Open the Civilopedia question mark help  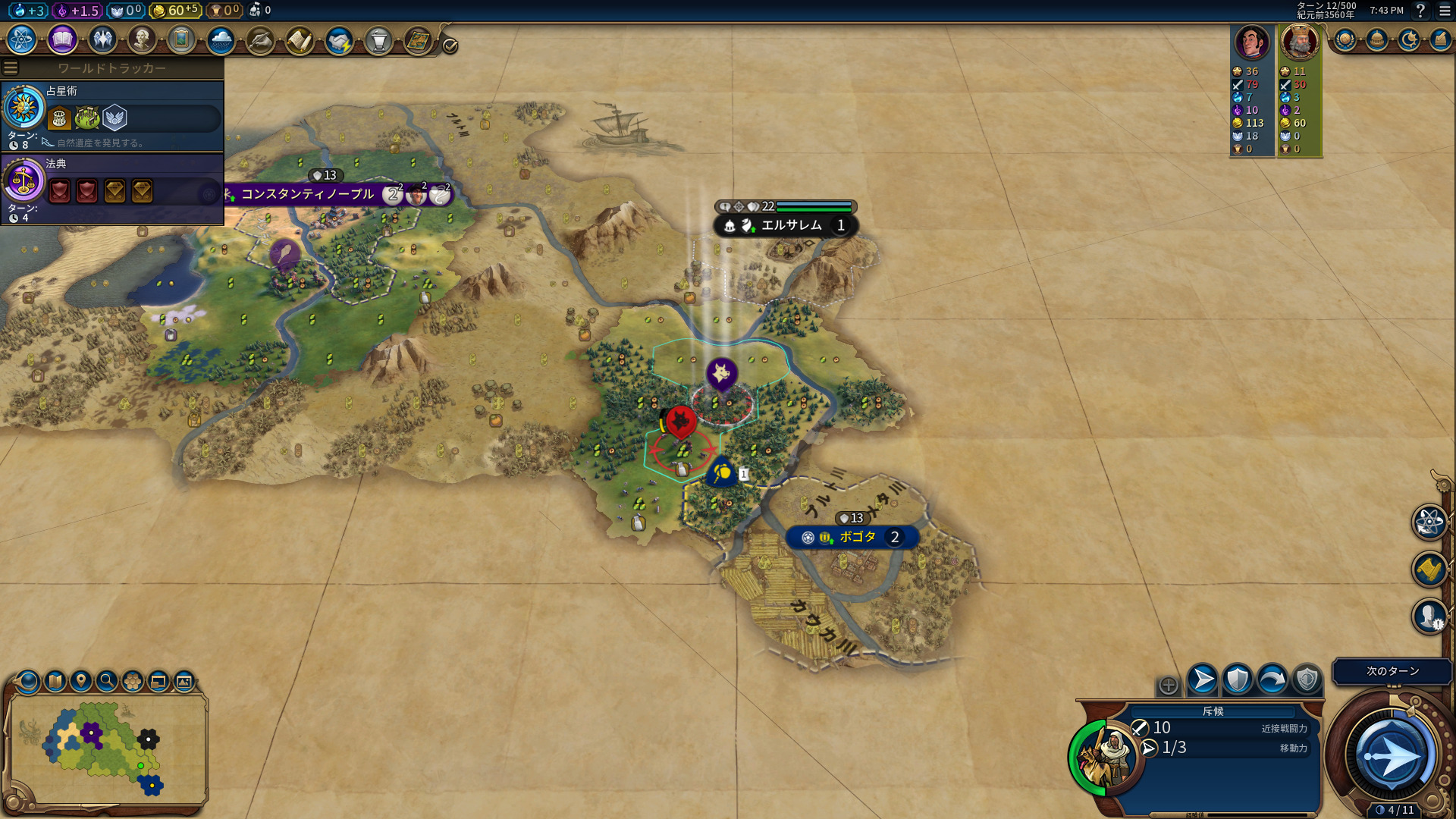tap(1420, 11)
